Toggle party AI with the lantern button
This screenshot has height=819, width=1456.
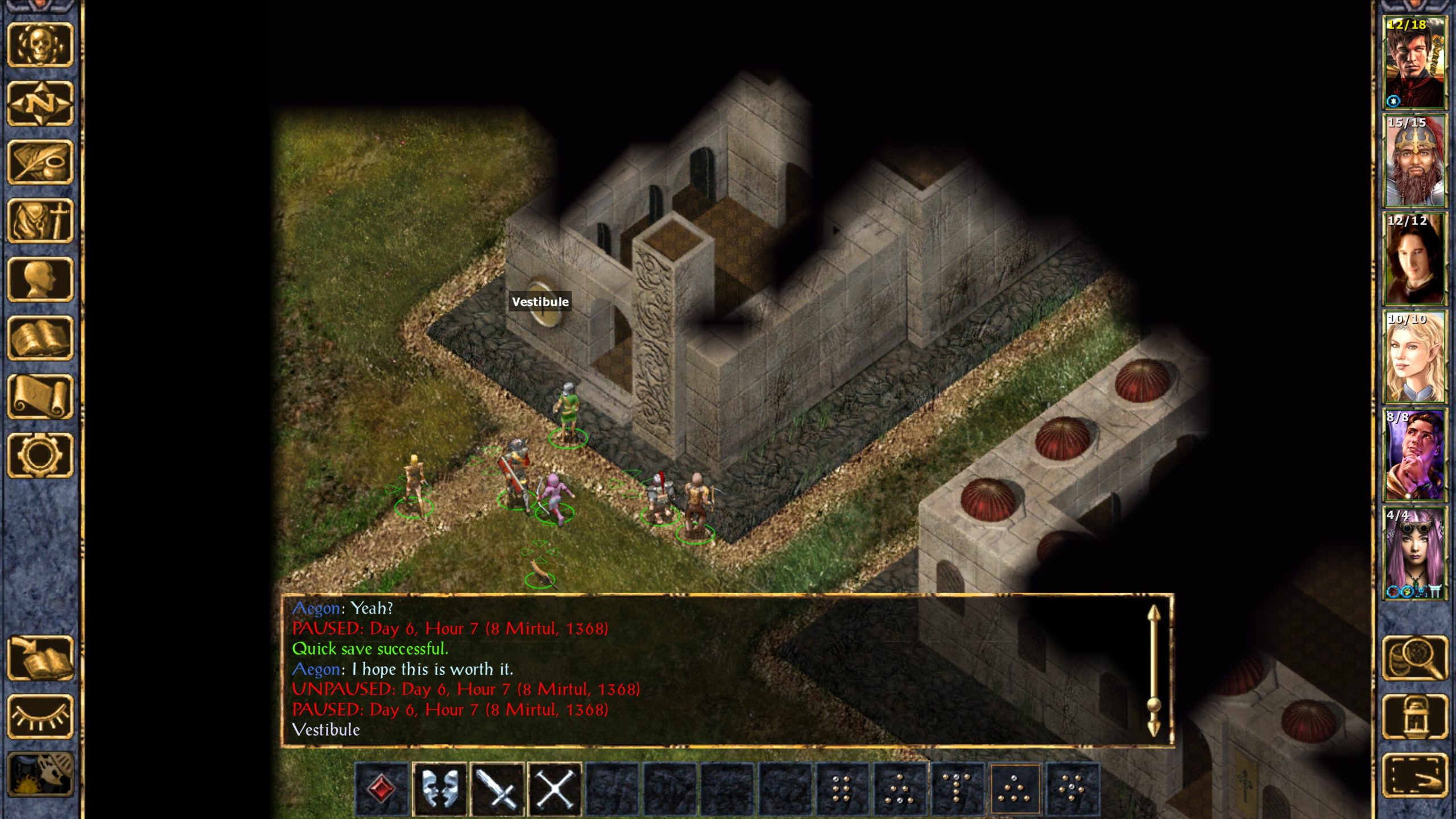[1415, 717]
